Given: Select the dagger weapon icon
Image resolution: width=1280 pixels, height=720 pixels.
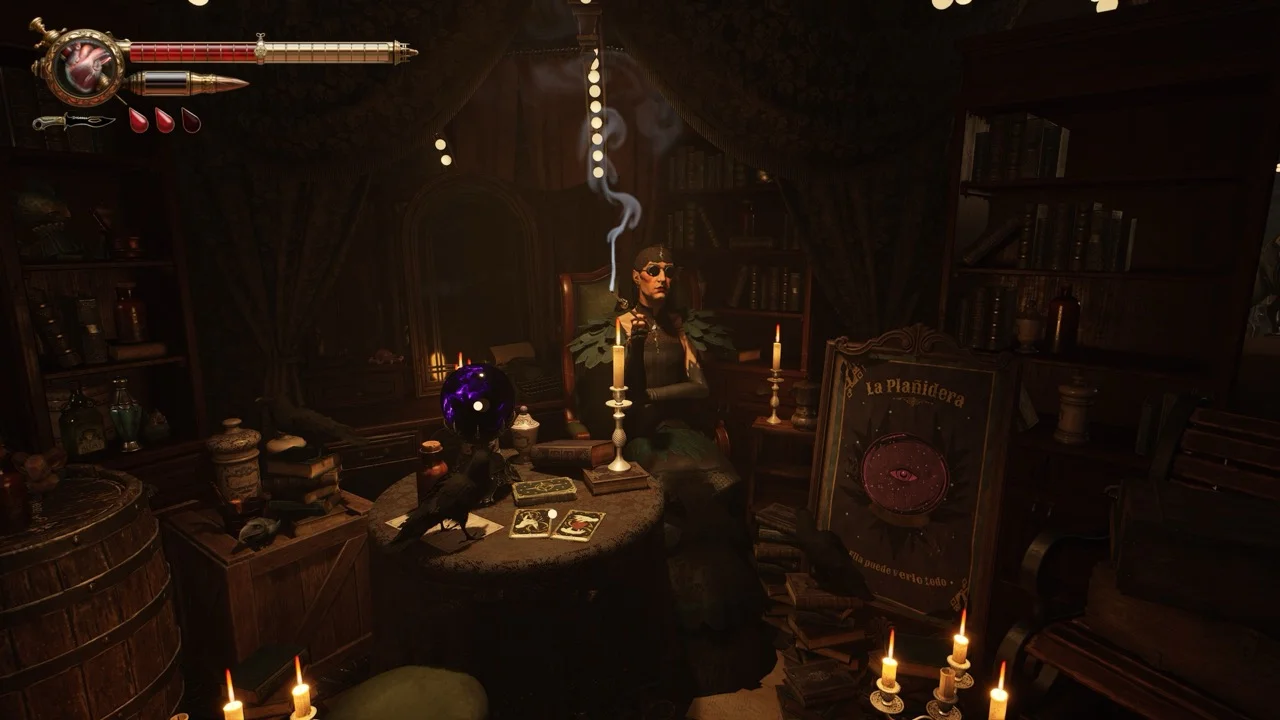Looking at the screenshot, I should tap(73, 122).
